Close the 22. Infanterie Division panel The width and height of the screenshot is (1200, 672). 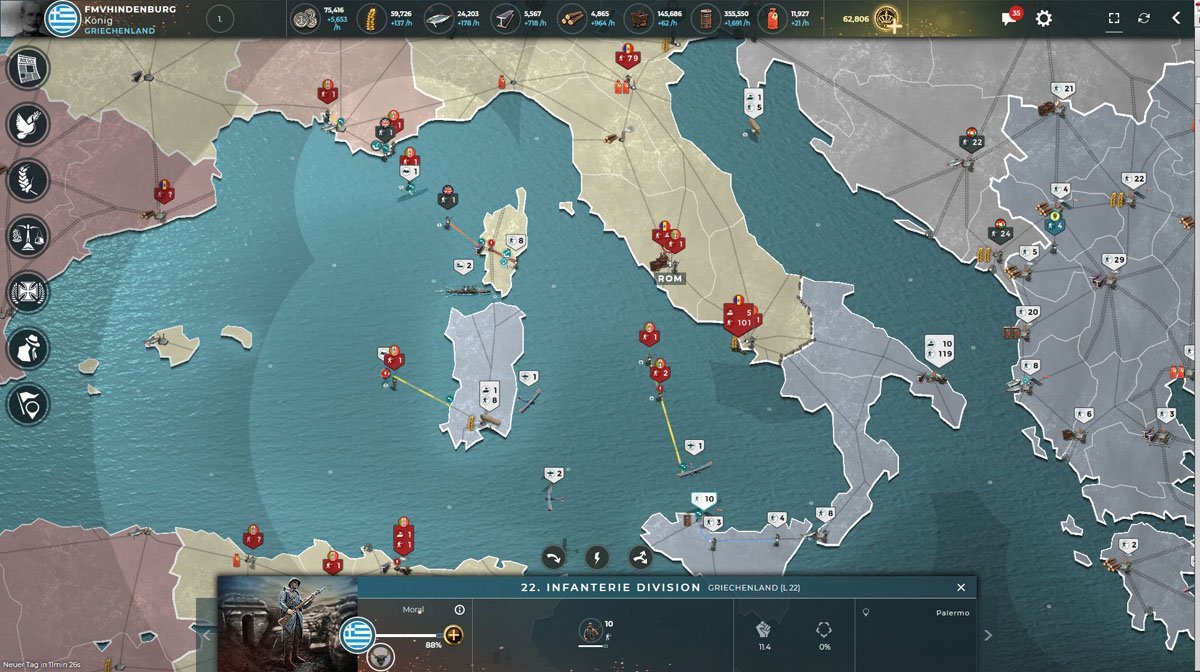[961, 588]
